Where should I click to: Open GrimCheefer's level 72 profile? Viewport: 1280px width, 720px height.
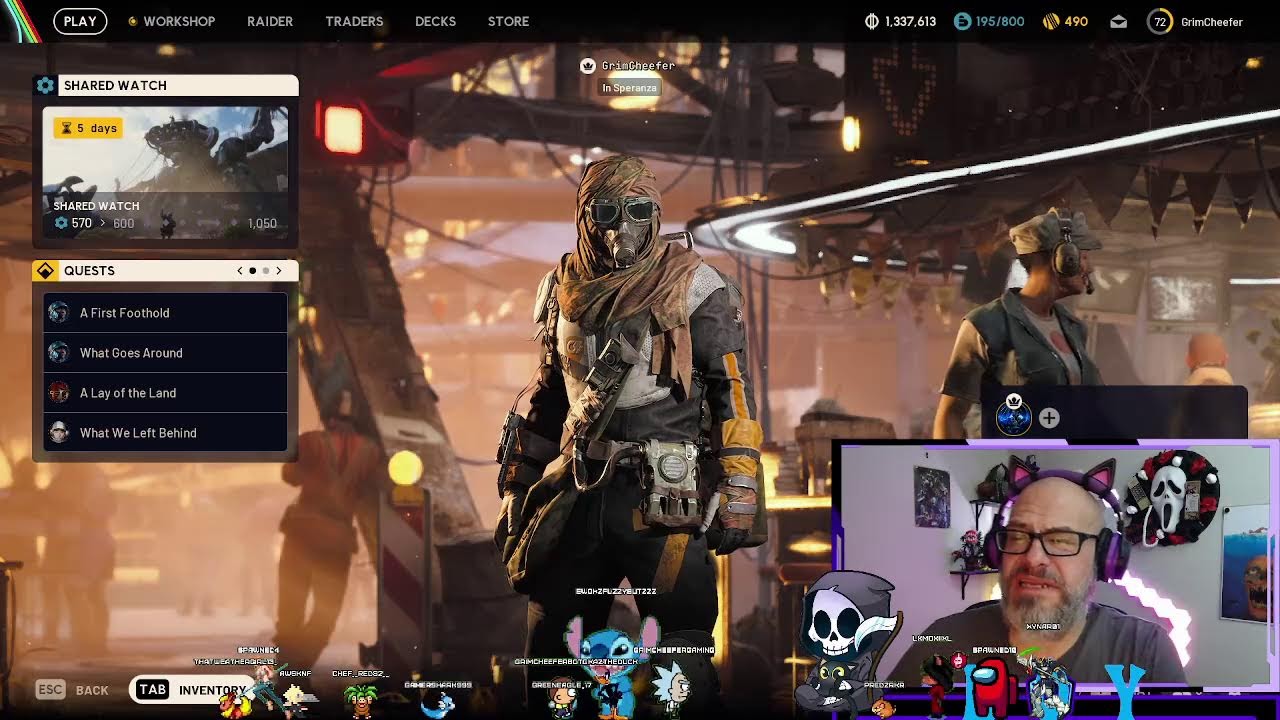[x=1195, y=21]
